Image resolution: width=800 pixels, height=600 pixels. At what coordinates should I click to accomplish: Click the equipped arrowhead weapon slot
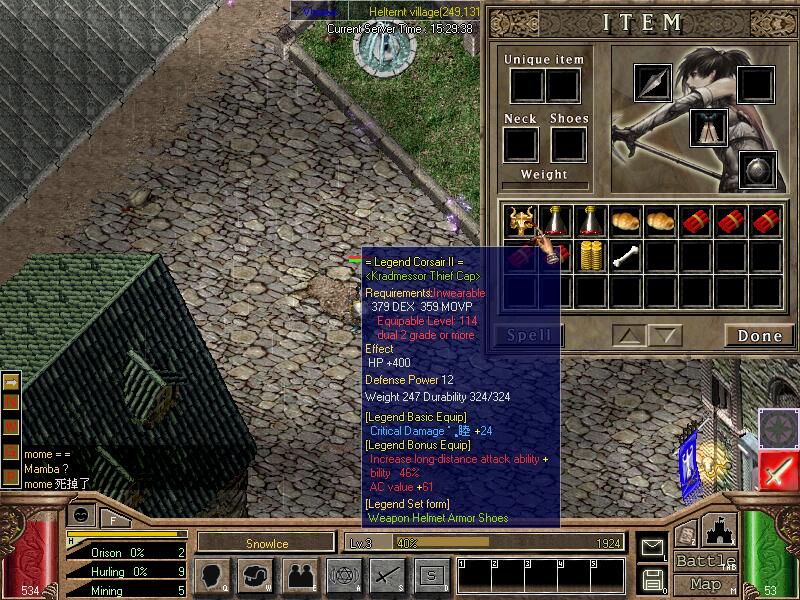[x=654, y=84]
